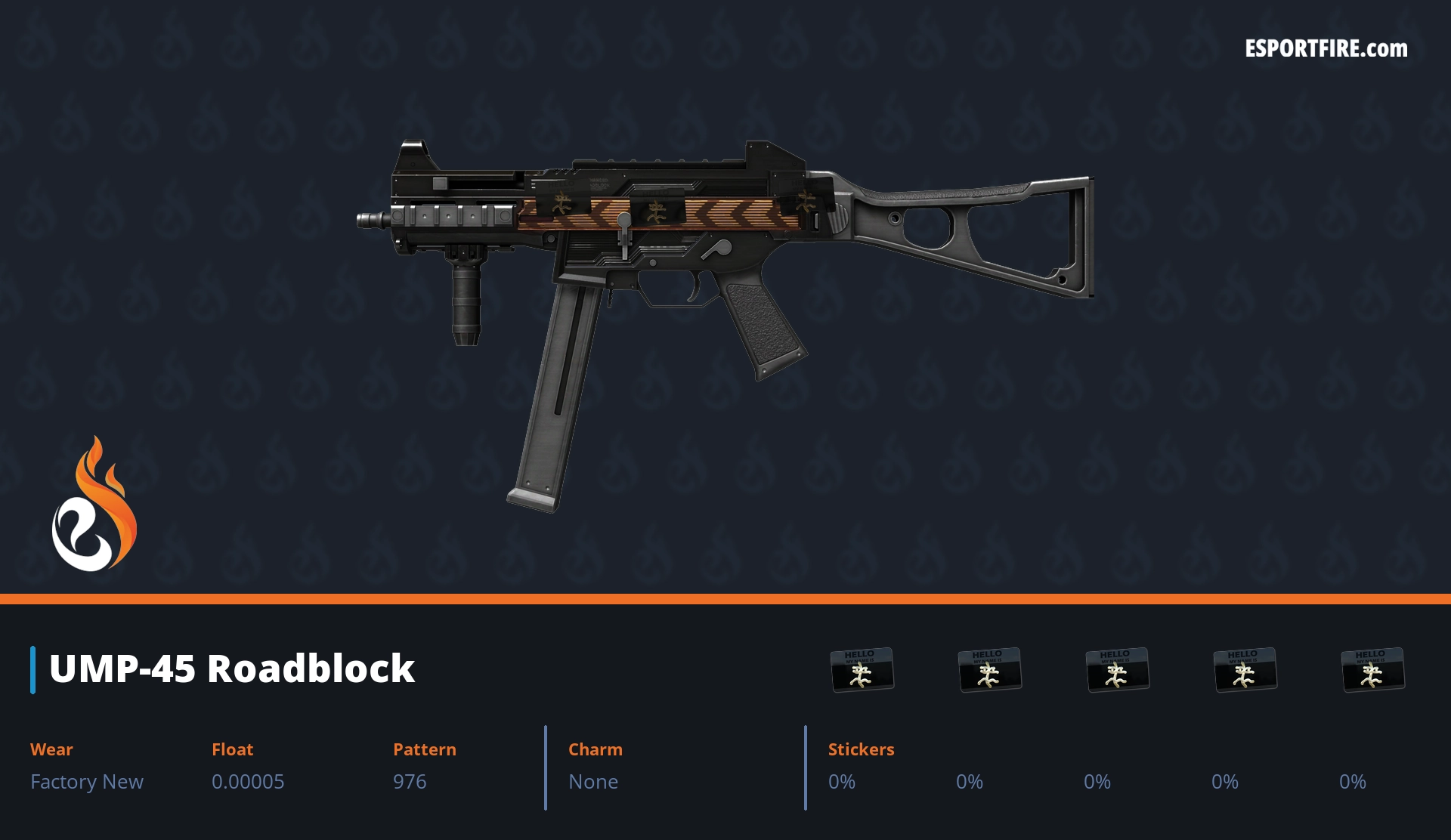Click the Esportfire flame logo

(x=94, y=505)
